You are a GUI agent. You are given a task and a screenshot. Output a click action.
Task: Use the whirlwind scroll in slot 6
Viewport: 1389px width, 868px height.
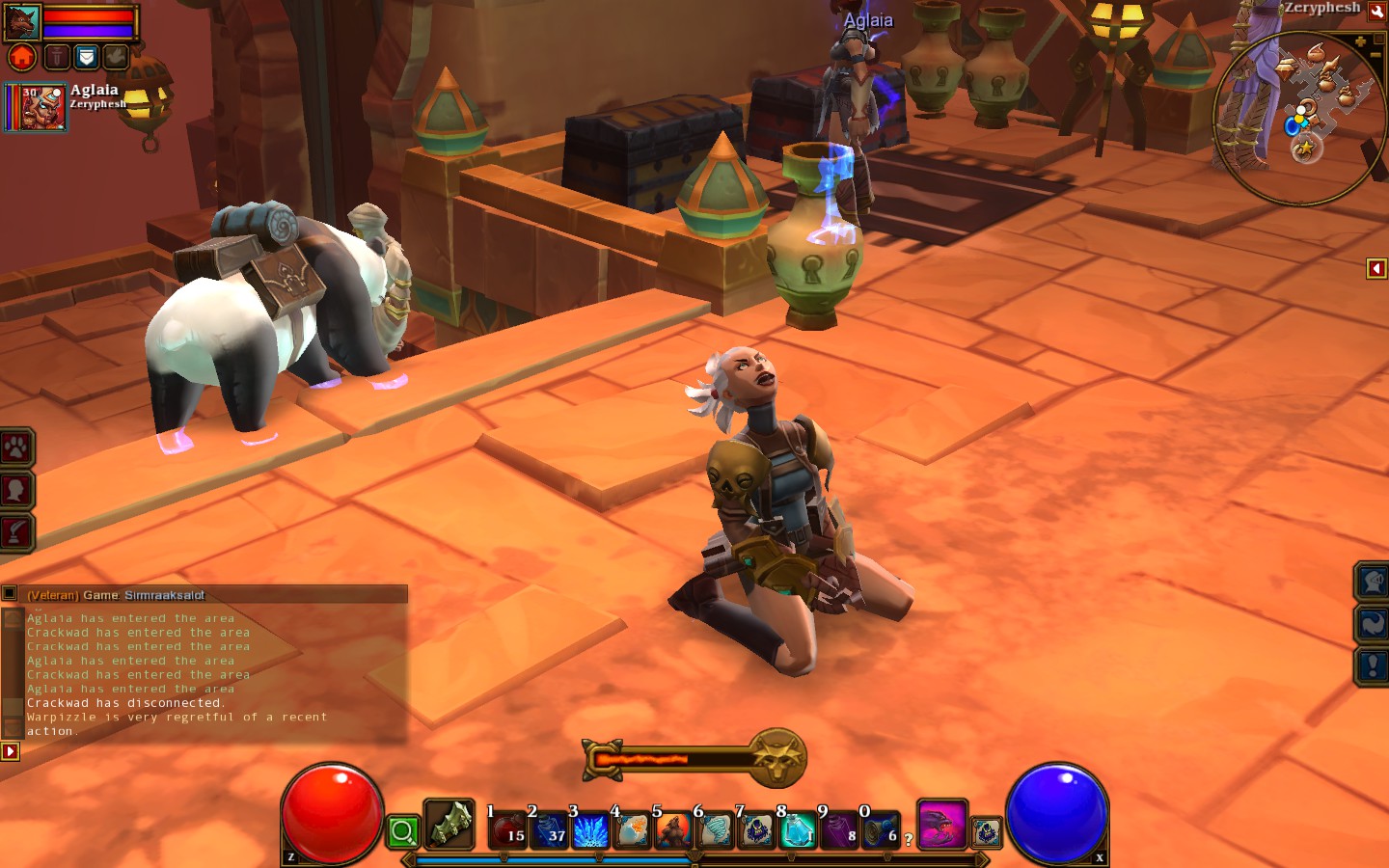(x=715, y=830)
